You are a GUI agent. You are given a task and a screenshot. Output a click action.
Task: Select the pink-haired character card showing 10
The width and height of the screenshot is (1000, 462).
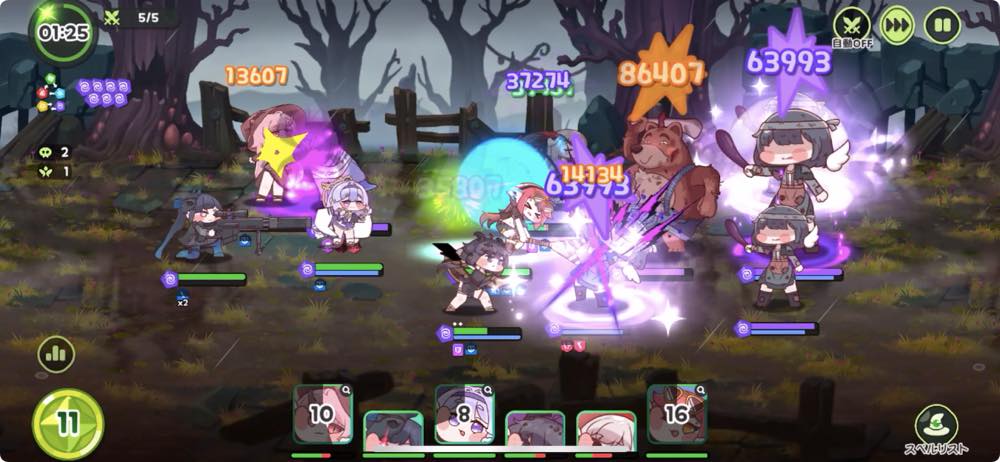point(322,414)
